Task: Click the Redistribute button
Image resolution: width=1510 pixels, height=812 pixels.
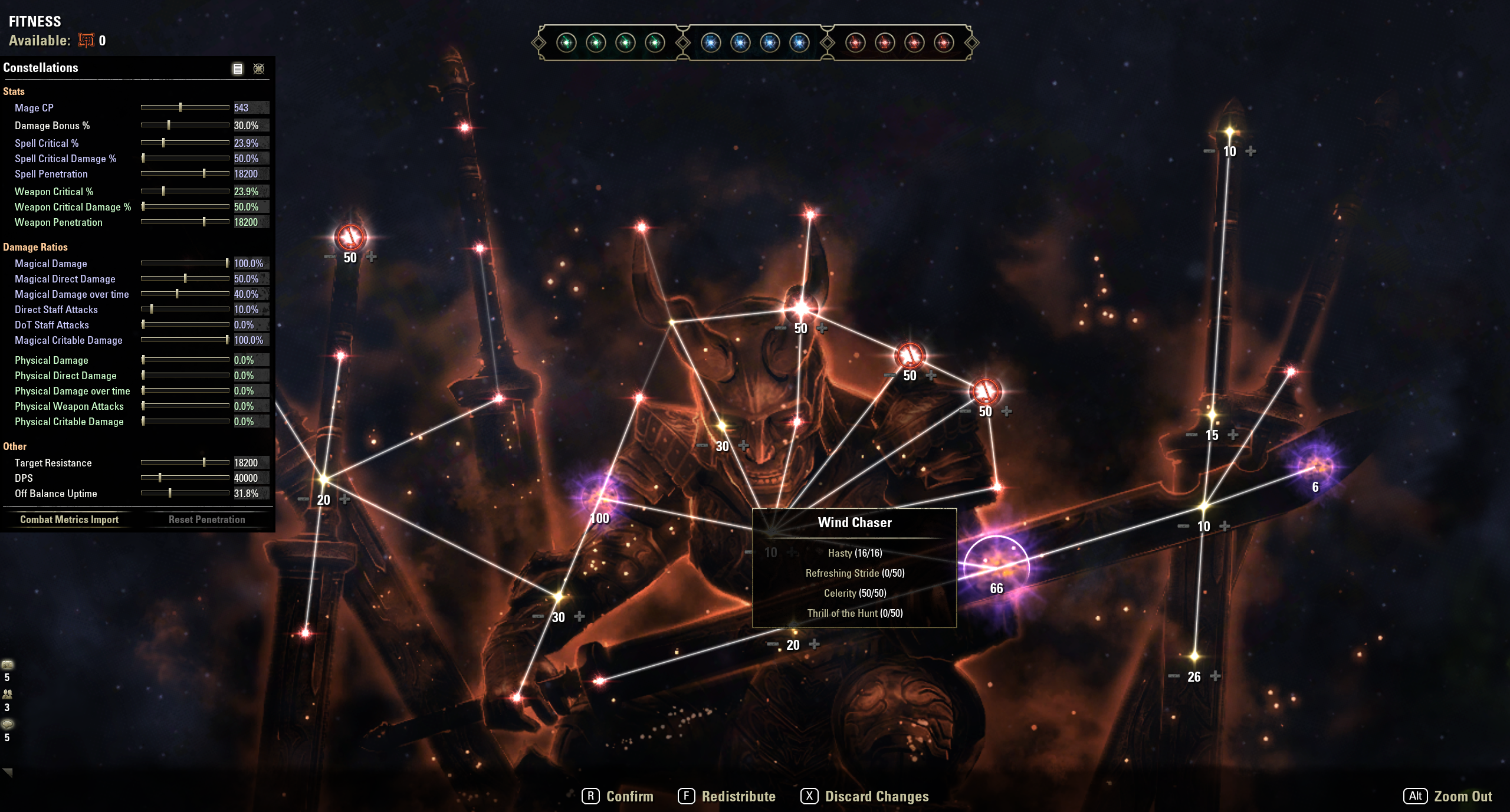Action: tap(727, 796)
